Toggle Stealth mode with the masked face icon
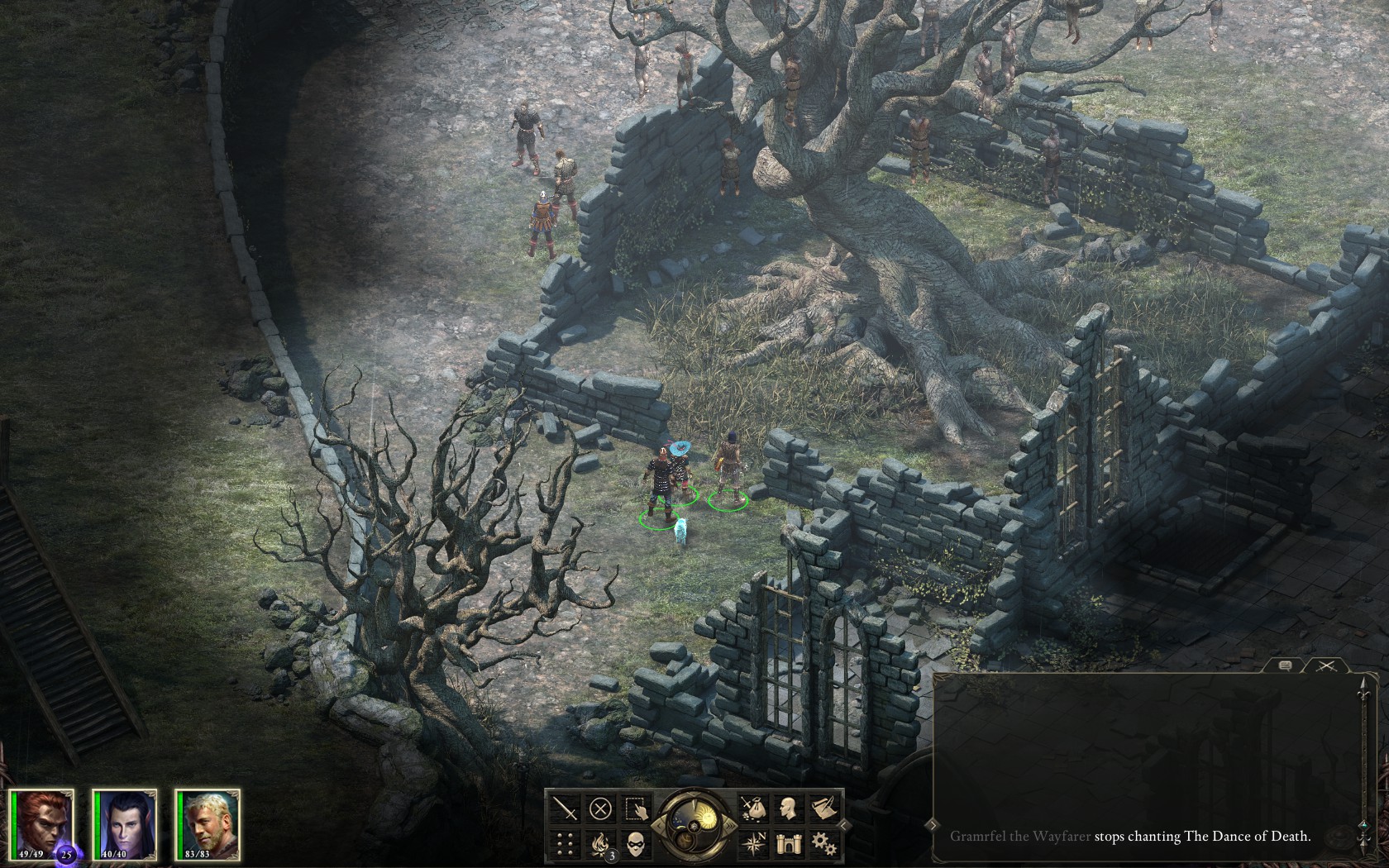1389x868 pixels. point(637,843)
